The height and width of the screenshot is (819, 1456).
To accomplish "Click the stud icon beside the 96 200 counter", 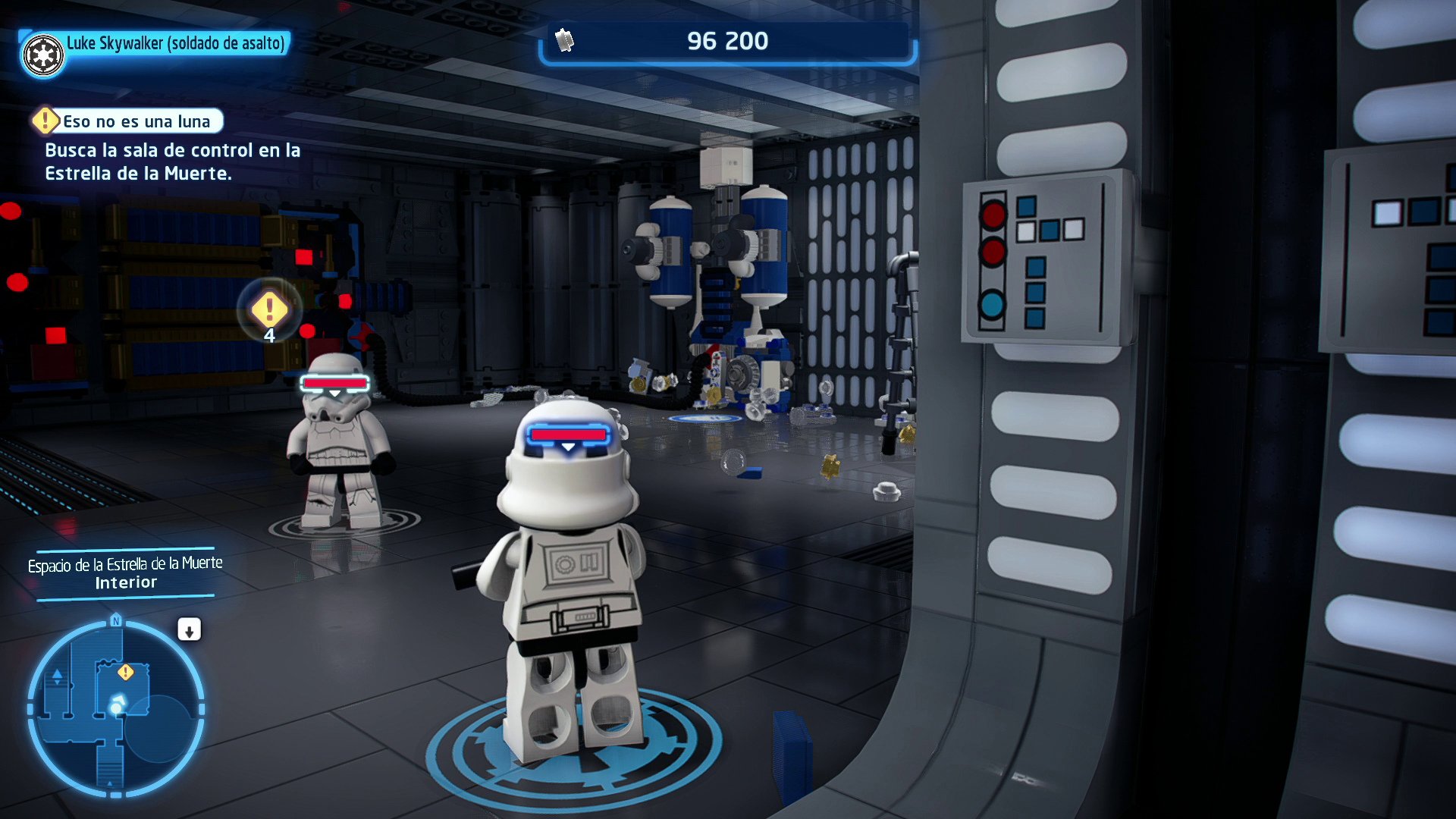I will [565, 41].
